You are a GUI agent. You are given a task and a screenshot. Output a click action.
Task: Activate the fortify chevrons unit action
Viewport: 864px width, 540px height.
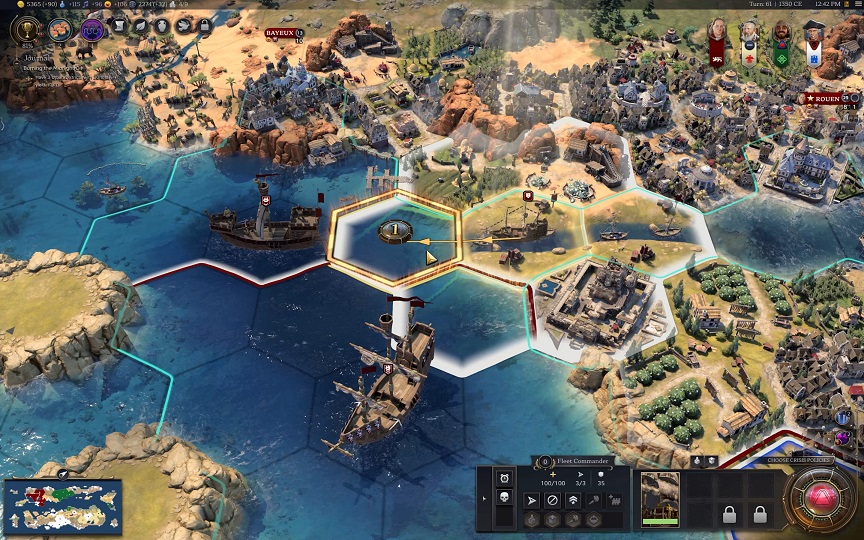tap(572, 499)
